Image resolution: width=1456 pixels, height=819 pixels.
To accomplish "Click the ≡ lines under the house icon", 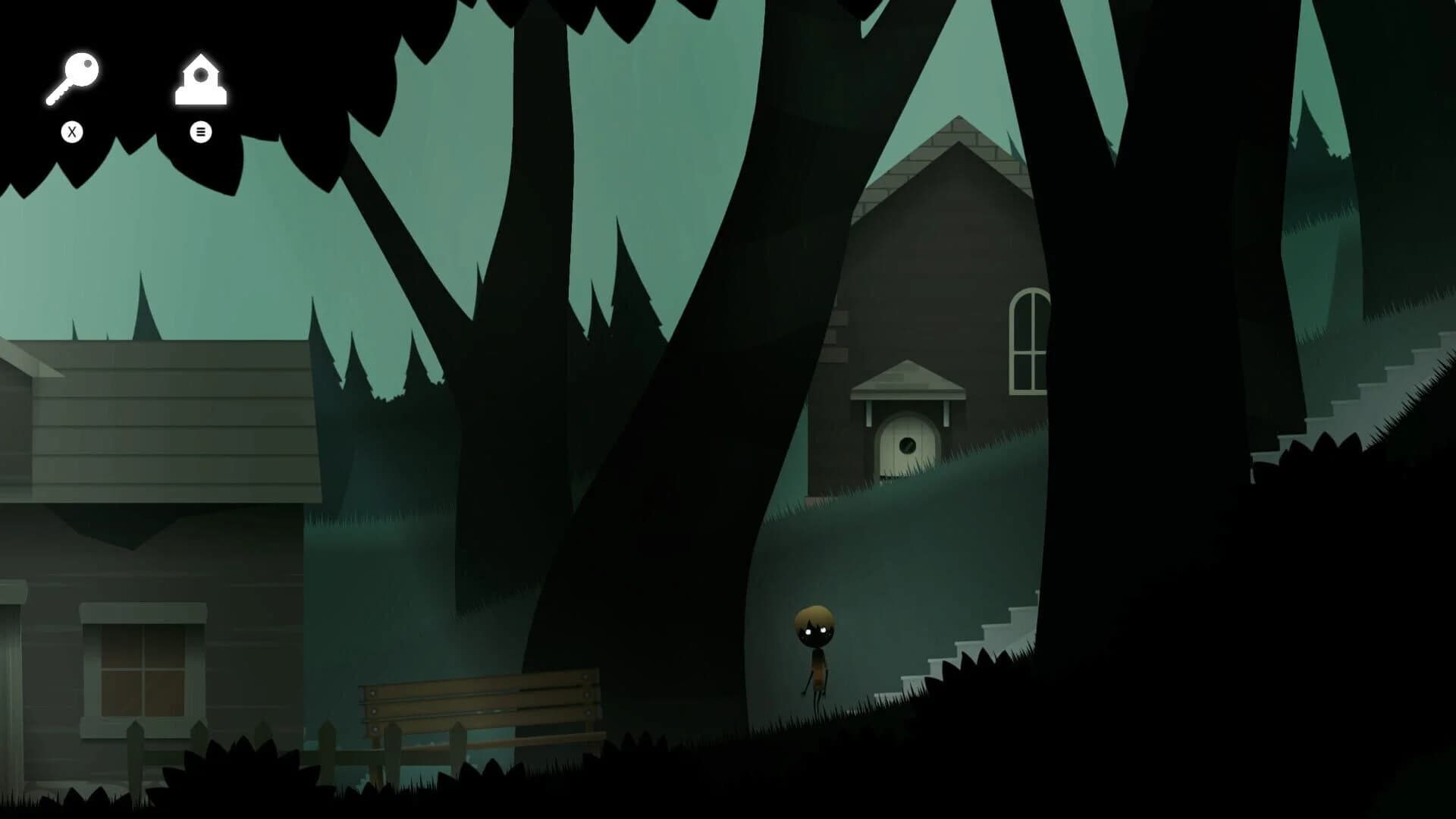I will click(199, 132).
